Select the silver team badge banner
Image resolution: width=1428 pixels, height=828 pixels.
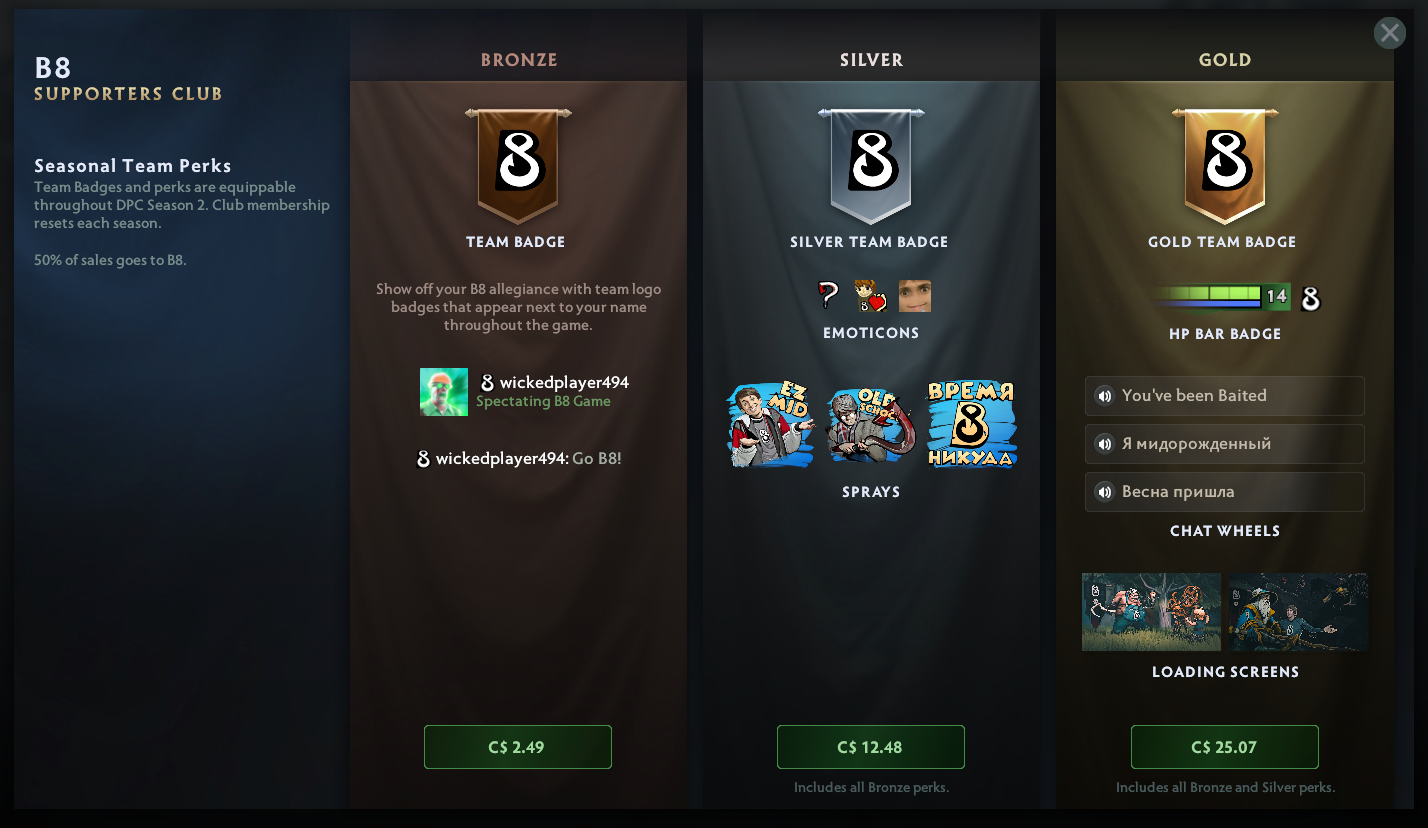pyautogui.click(x=870, y=165)
